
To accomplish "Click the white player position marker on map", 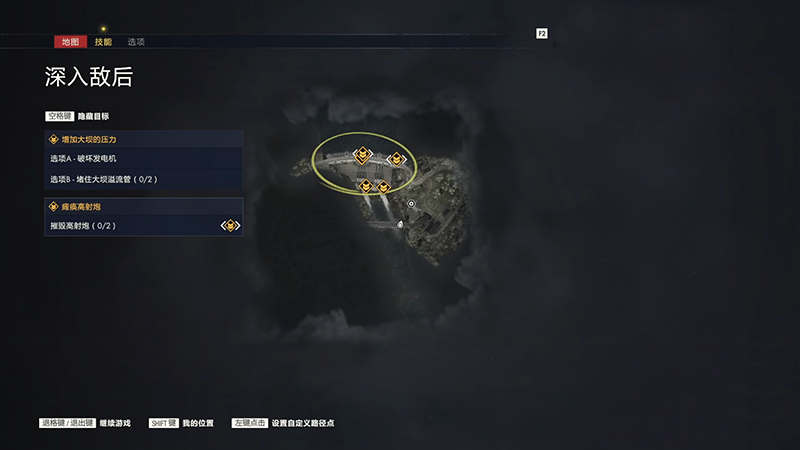I will [x=401, y=224].
